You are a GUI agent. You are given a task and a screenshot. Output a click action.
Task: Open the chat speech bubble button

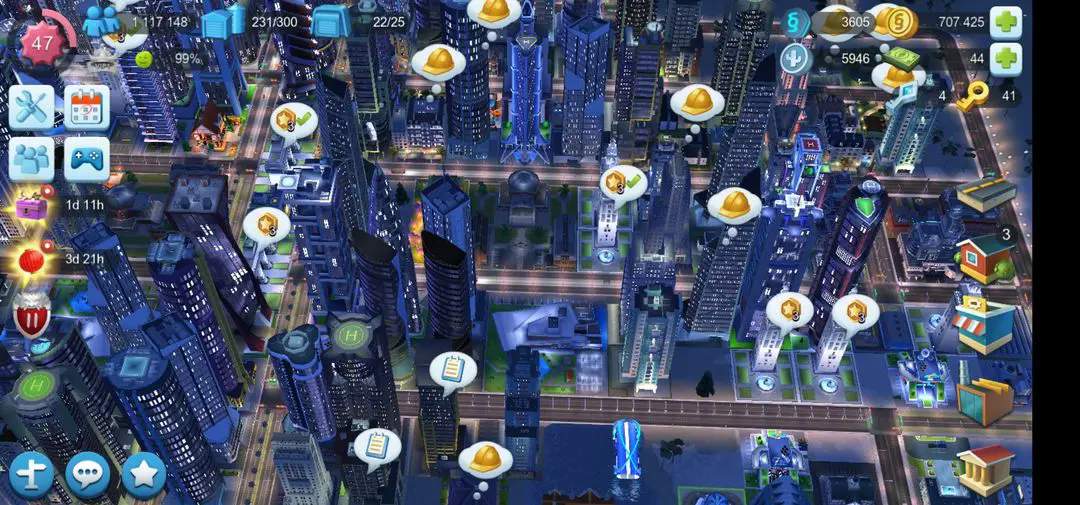[x=88, y=474]
